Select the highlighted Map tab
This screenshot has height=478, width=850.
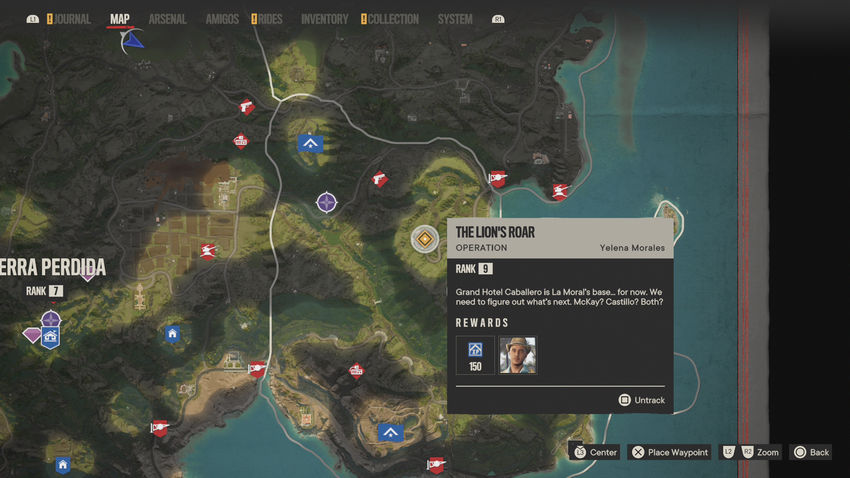tap(119, 19)
